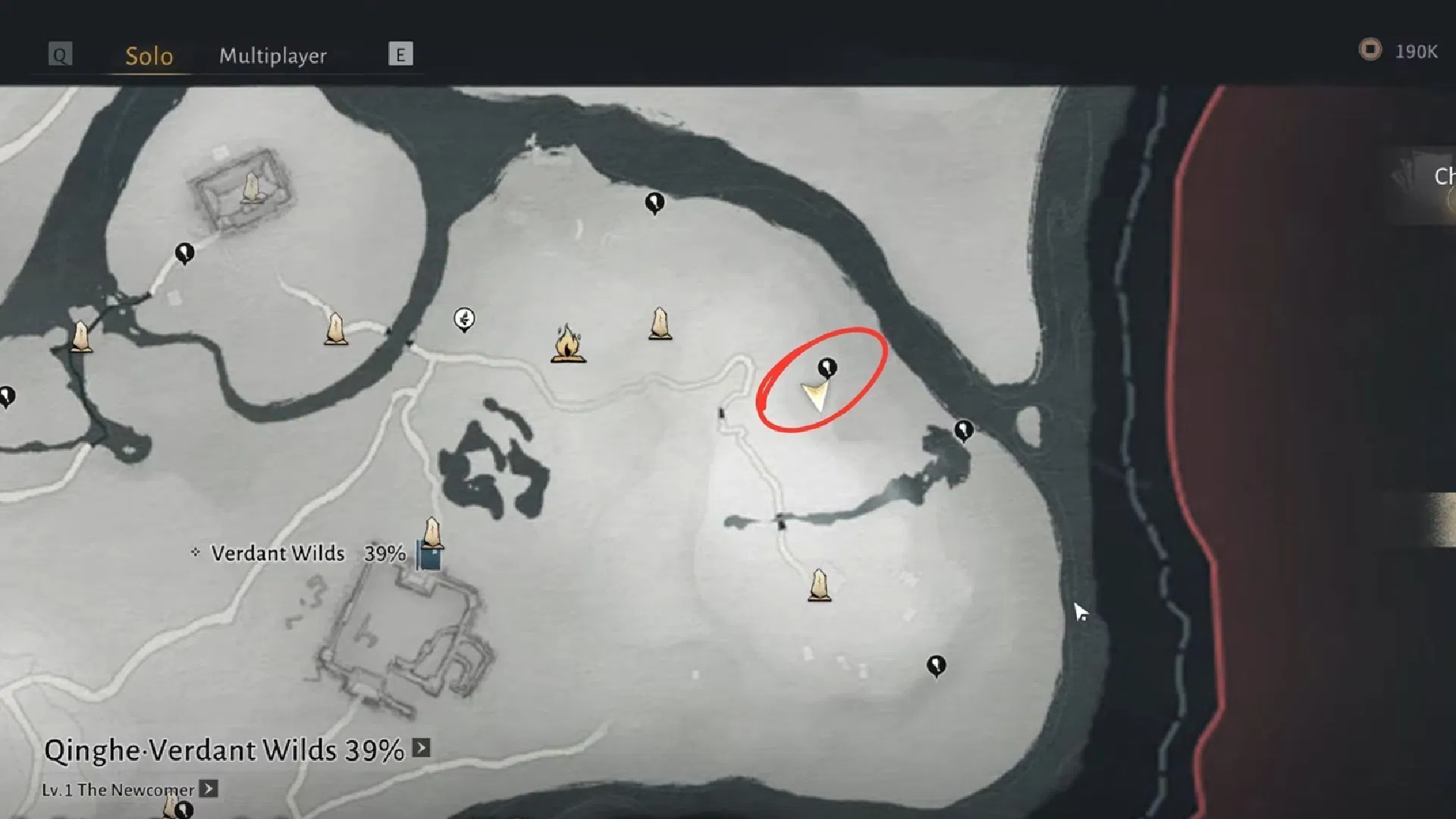The image size is (1456, 819).
Task: Select the white round marker left of campfire
Action: pos(464,318)
